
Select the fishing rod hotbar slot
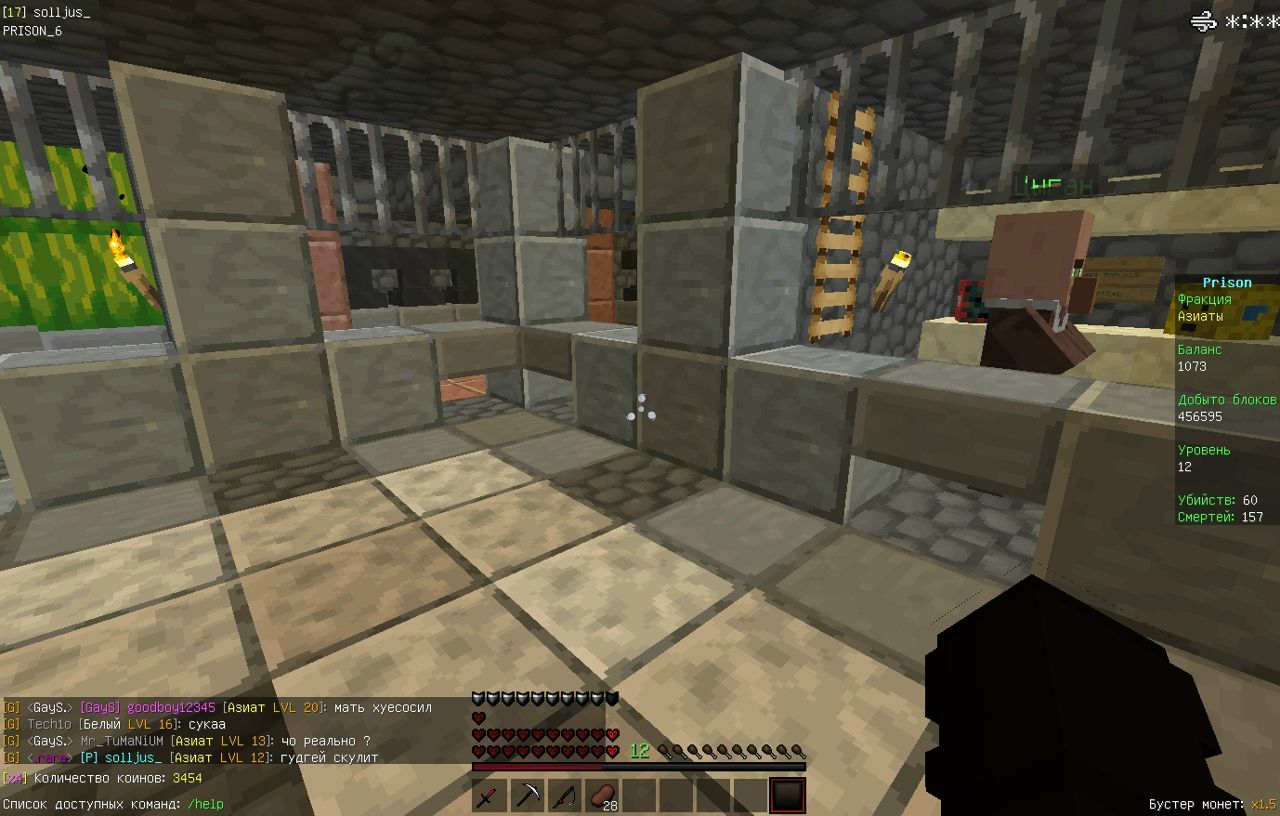point(564,796)
